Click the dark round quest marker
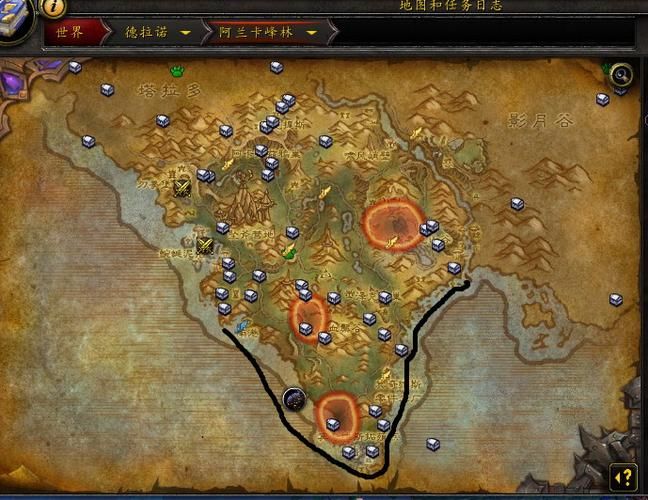Viewport: 648px width, 500px height. click(294, 399)
